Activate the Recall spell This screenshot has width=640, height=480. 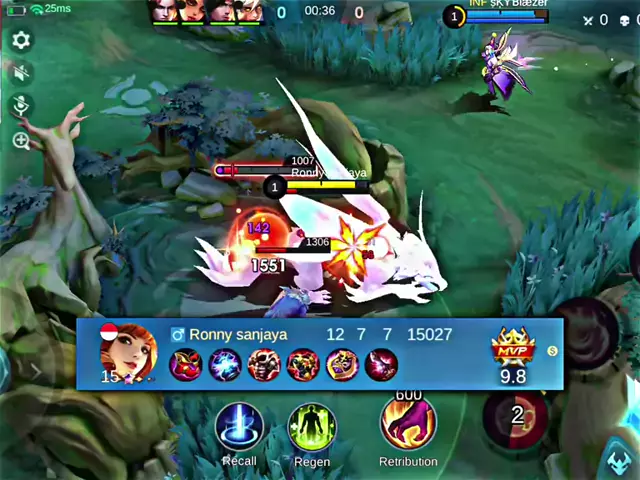(240, 428)
